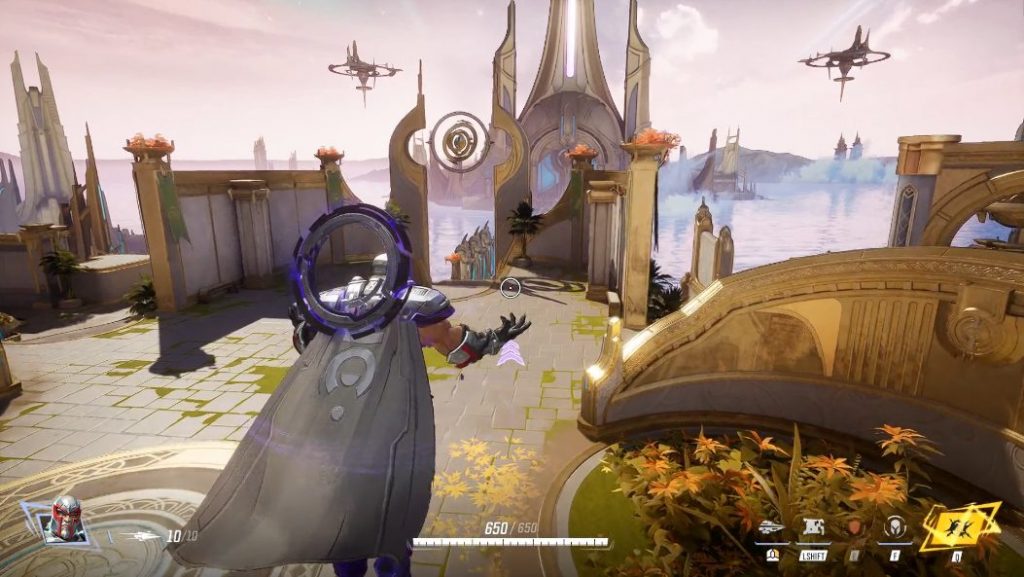Use the helmet ability icon
The width and height of the screenshot is (1024, 577).
click(x=894, y=527)
